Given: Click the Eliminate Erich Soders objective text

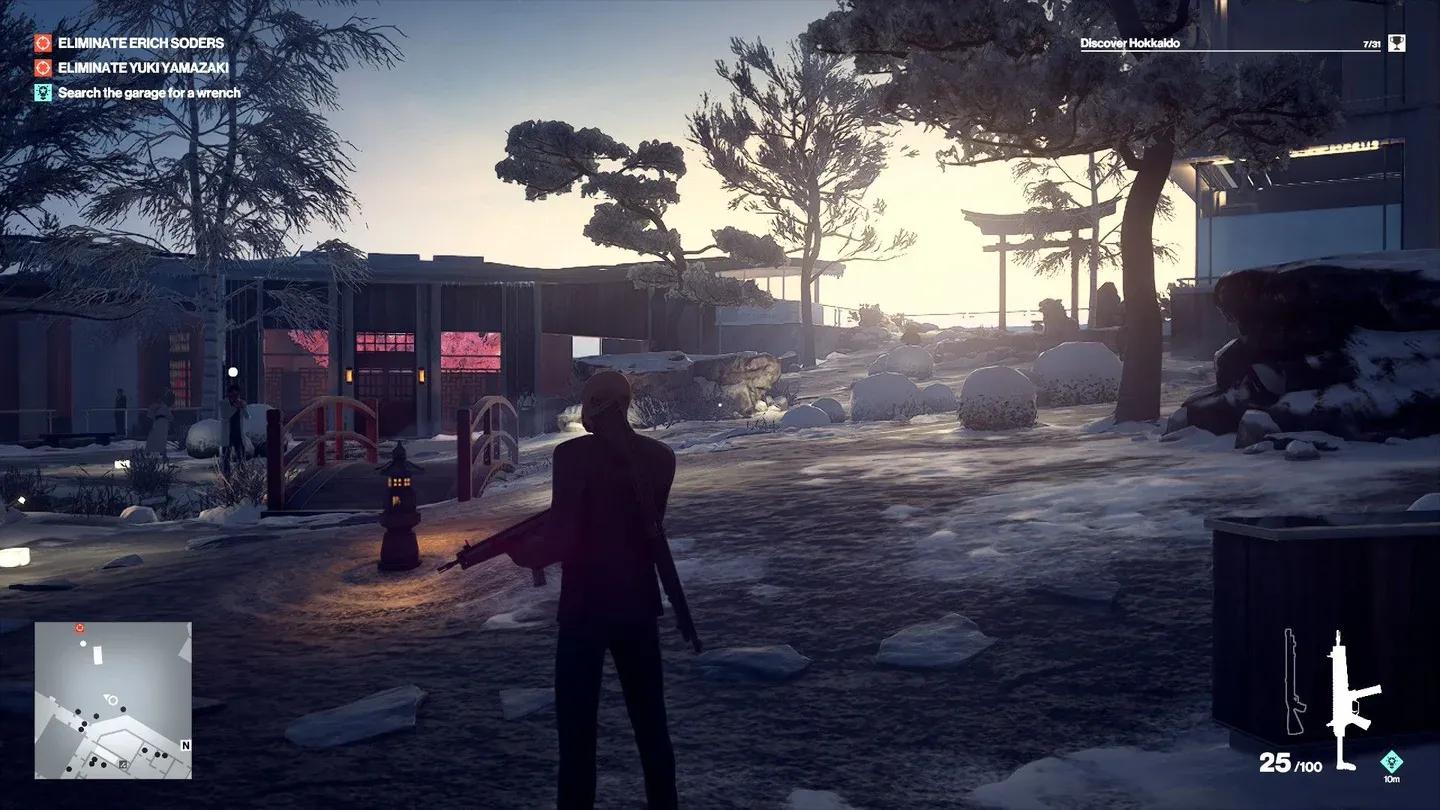Looking at the screenshot, I should 140,43.
